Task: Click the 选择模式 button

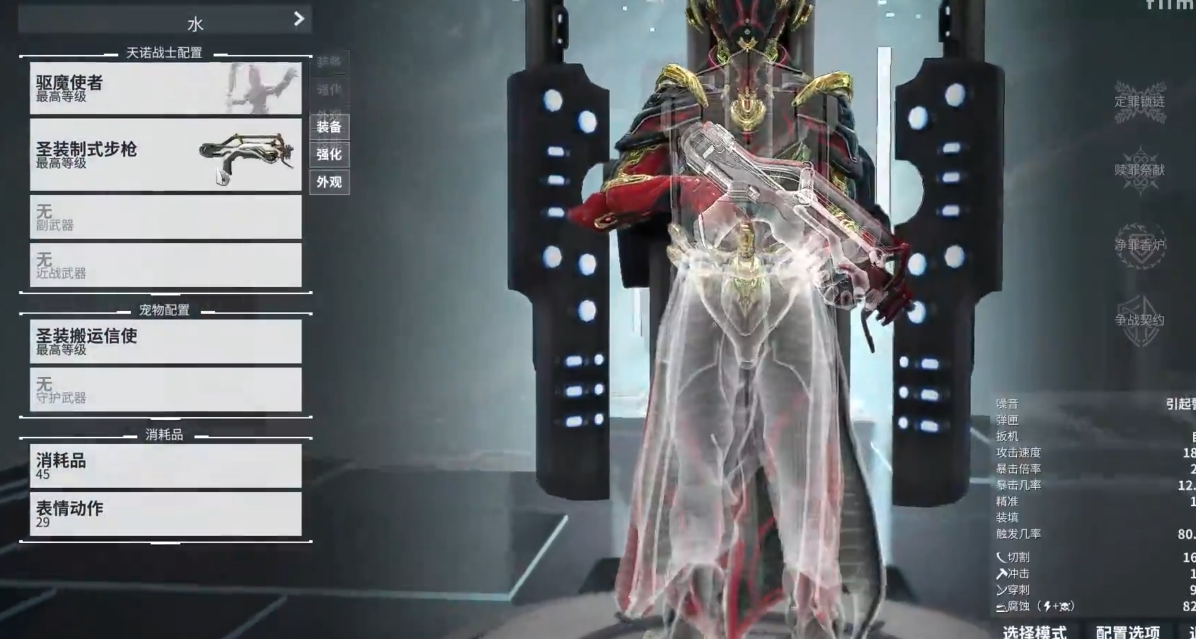Action: [1035, 631]
